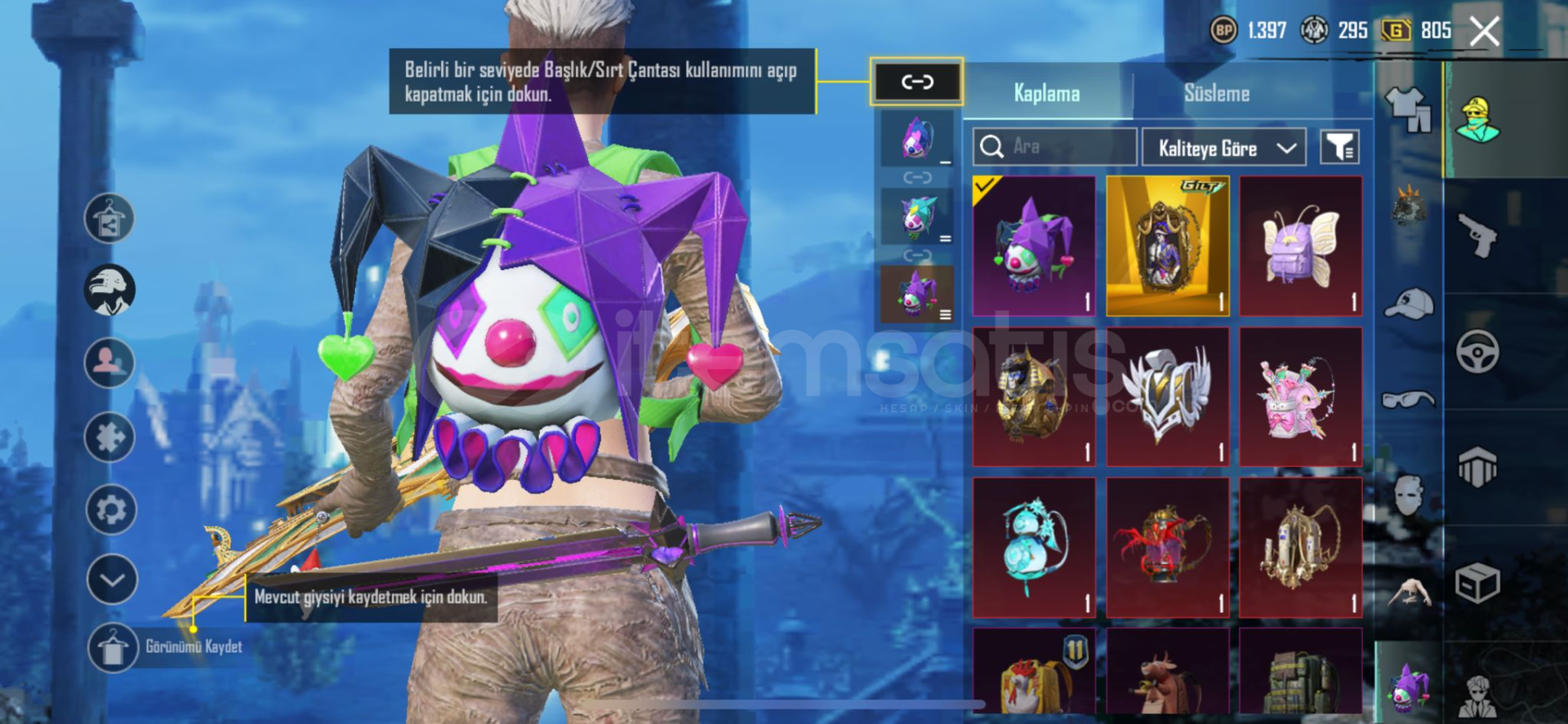Select the Kaplama tab
Image resolution: width=1568 pixels, height=724 pixels.
coord(1046,94)
